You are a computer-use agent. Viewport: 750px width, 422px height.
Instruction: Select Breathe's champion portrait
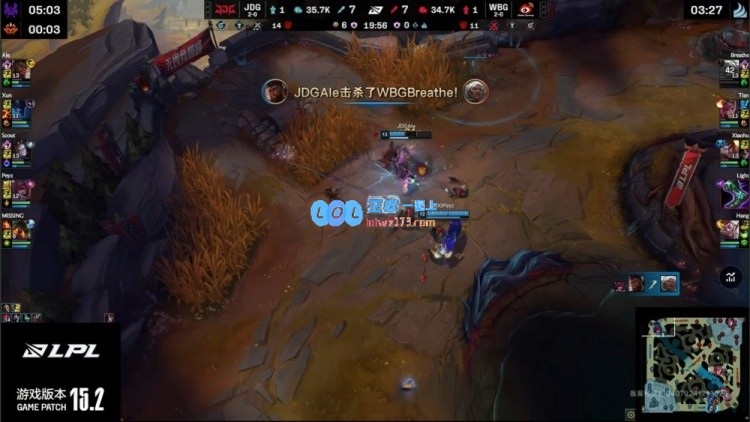coord(732,69)
